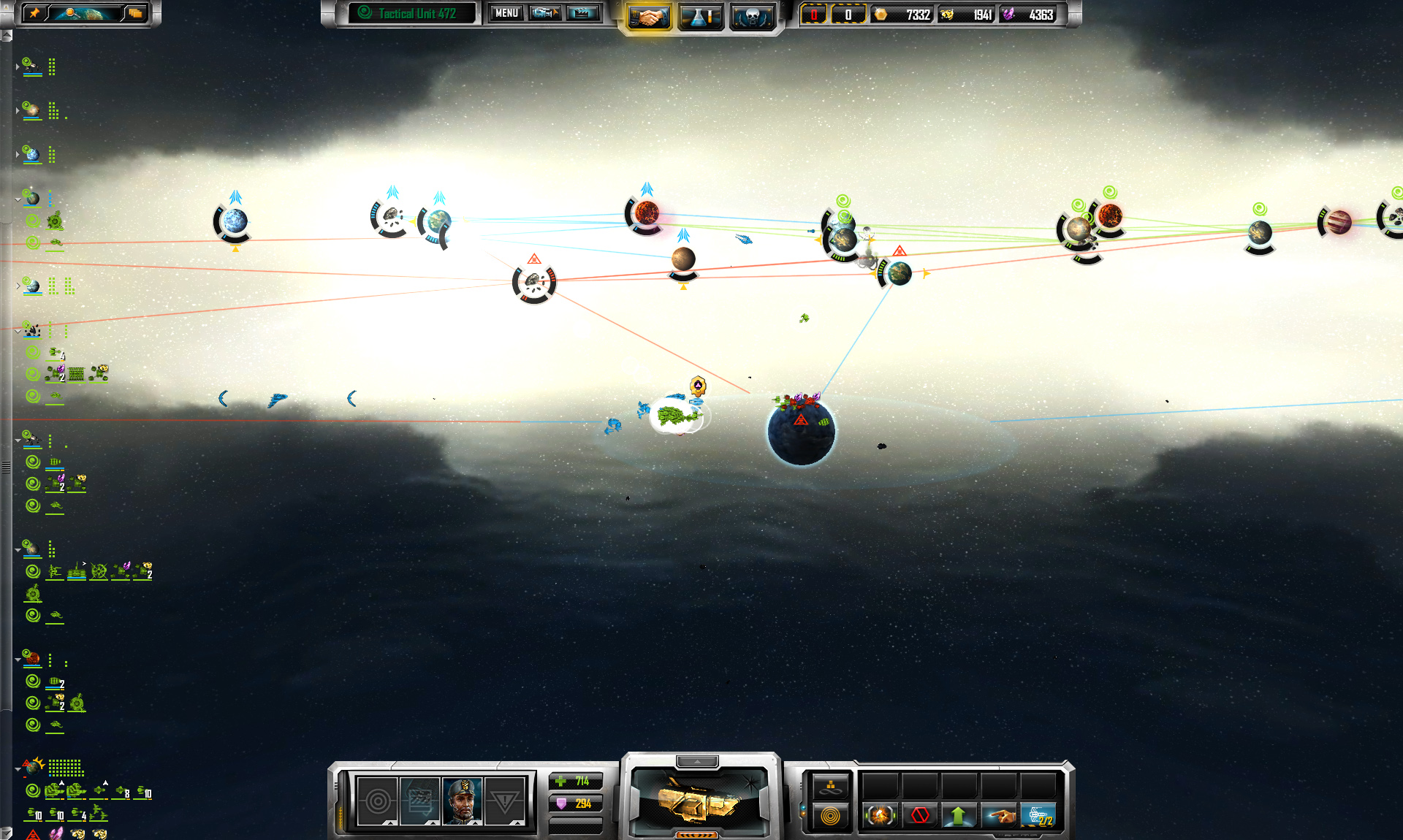
Task: Select the officer portrait panel
Action: 463,801
